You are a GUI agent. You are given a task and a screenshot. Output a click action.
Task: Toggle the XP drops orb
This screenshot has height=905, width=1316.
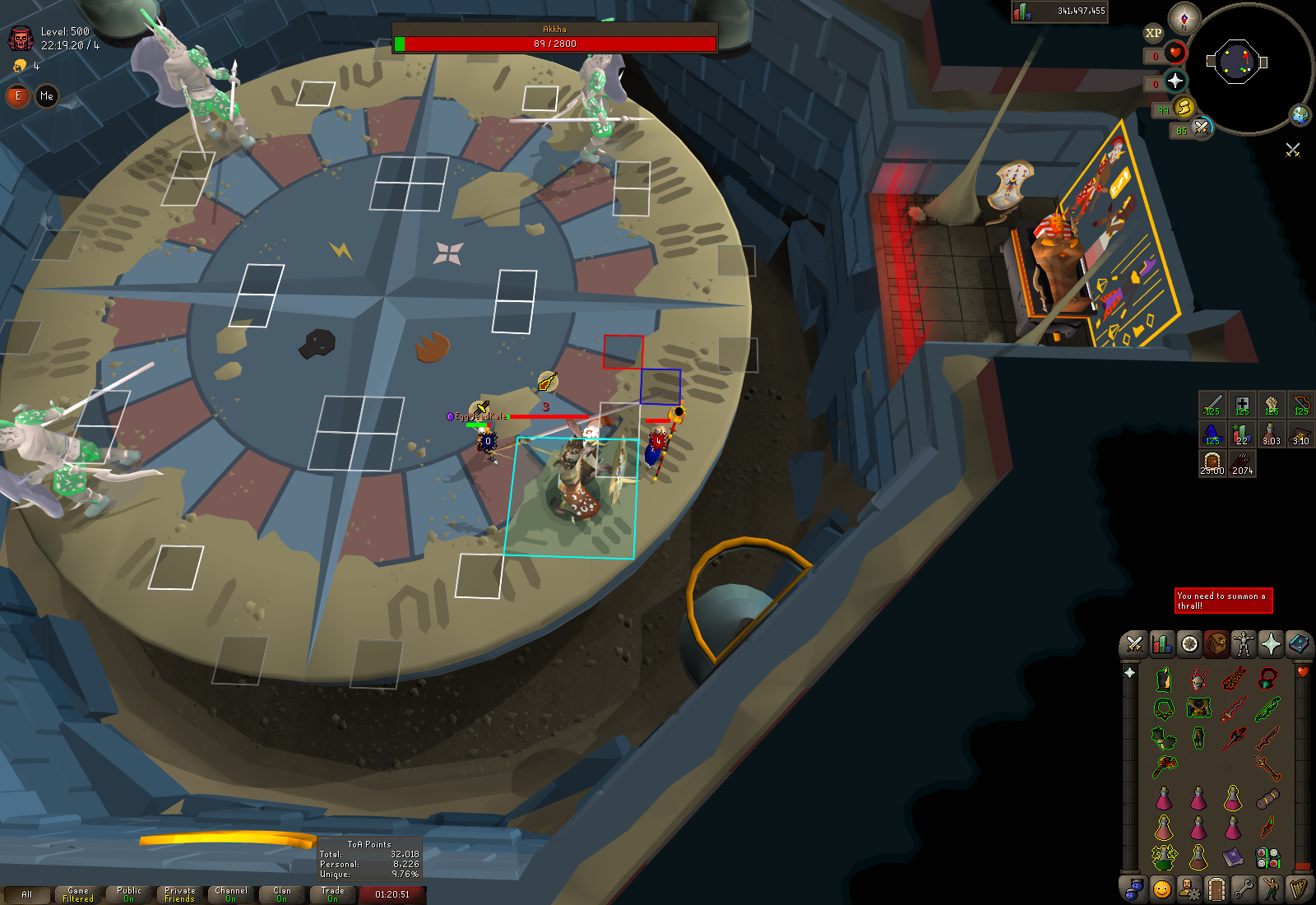pyautogui.click(x=1153, y=33)
